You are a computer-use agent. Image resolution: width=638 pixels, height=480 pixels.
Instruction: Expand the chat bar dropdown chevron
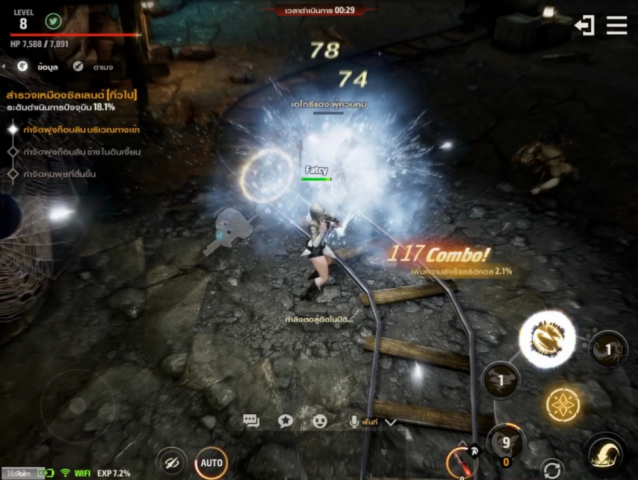click(391, 422)
